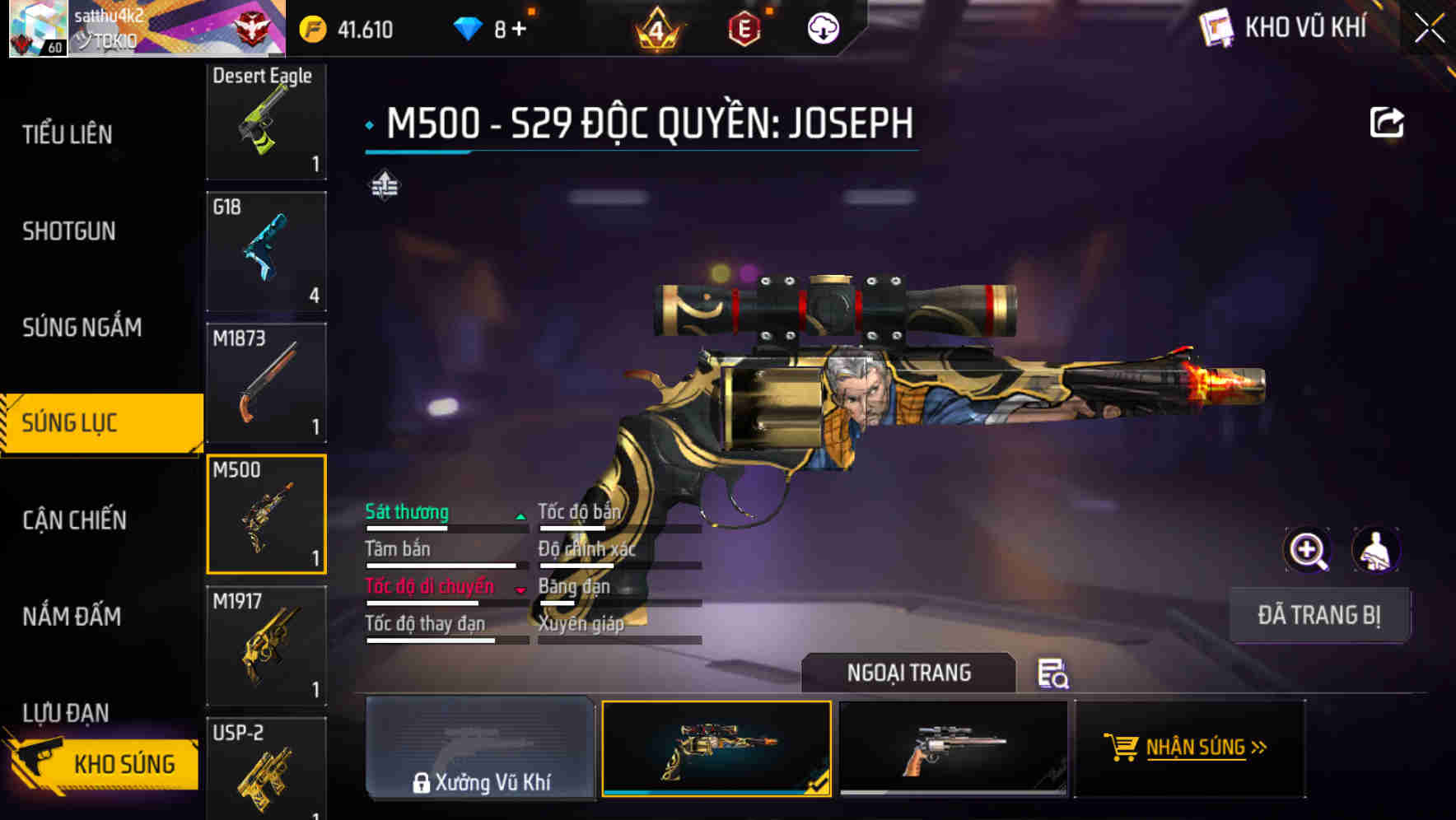The width and height of the screenshot is (1456, 820).
Task: Click the diamond currency icon
Action: click(469, 27)
